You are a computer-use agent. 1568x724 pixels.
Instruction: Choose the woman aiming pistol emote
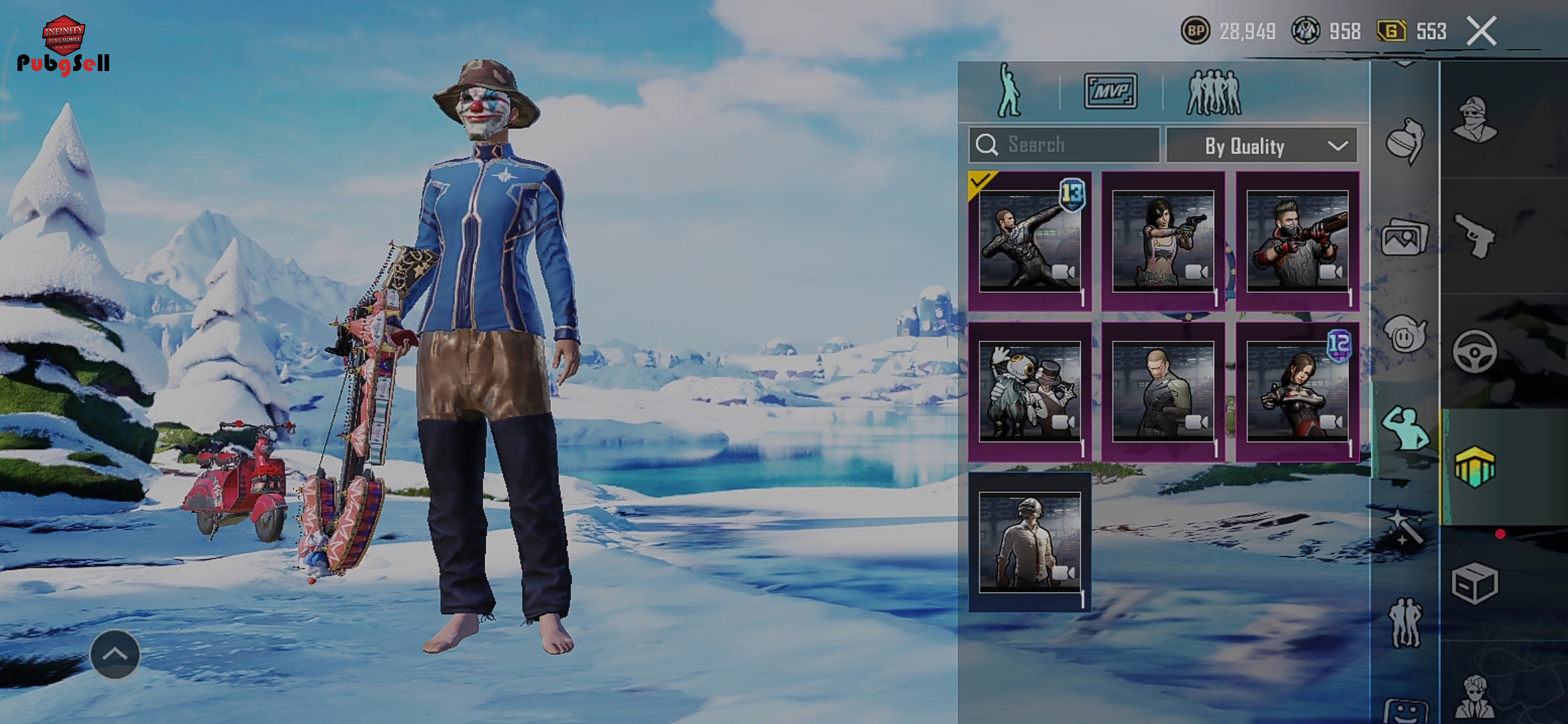click(x=1163, y=241)
